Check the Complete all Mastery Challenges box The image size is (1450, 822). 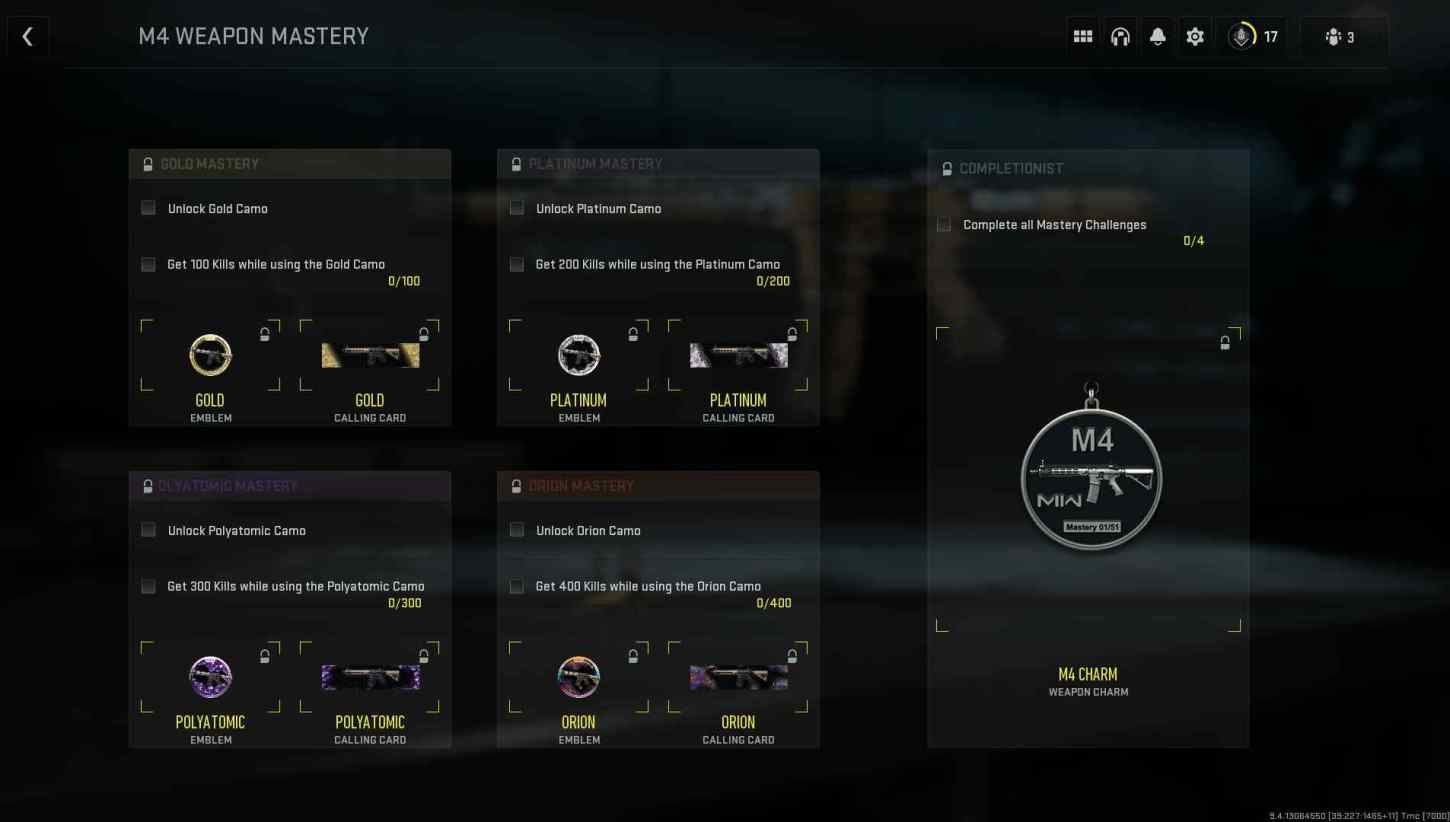pos(943,224)
